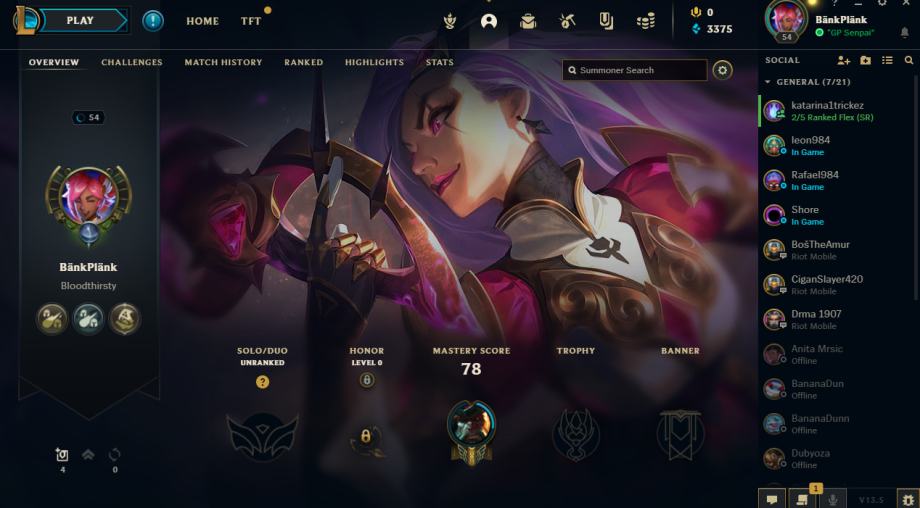
Task: View the Ranked tab
Action: [x=303, y=62]
